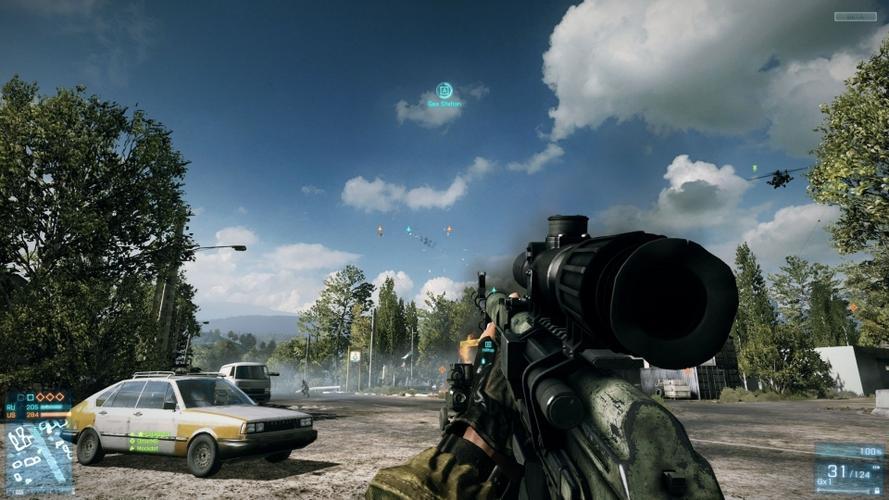Click the minimap in the corner
Viewport: 889px width, 500px height.
coord(38,456)
